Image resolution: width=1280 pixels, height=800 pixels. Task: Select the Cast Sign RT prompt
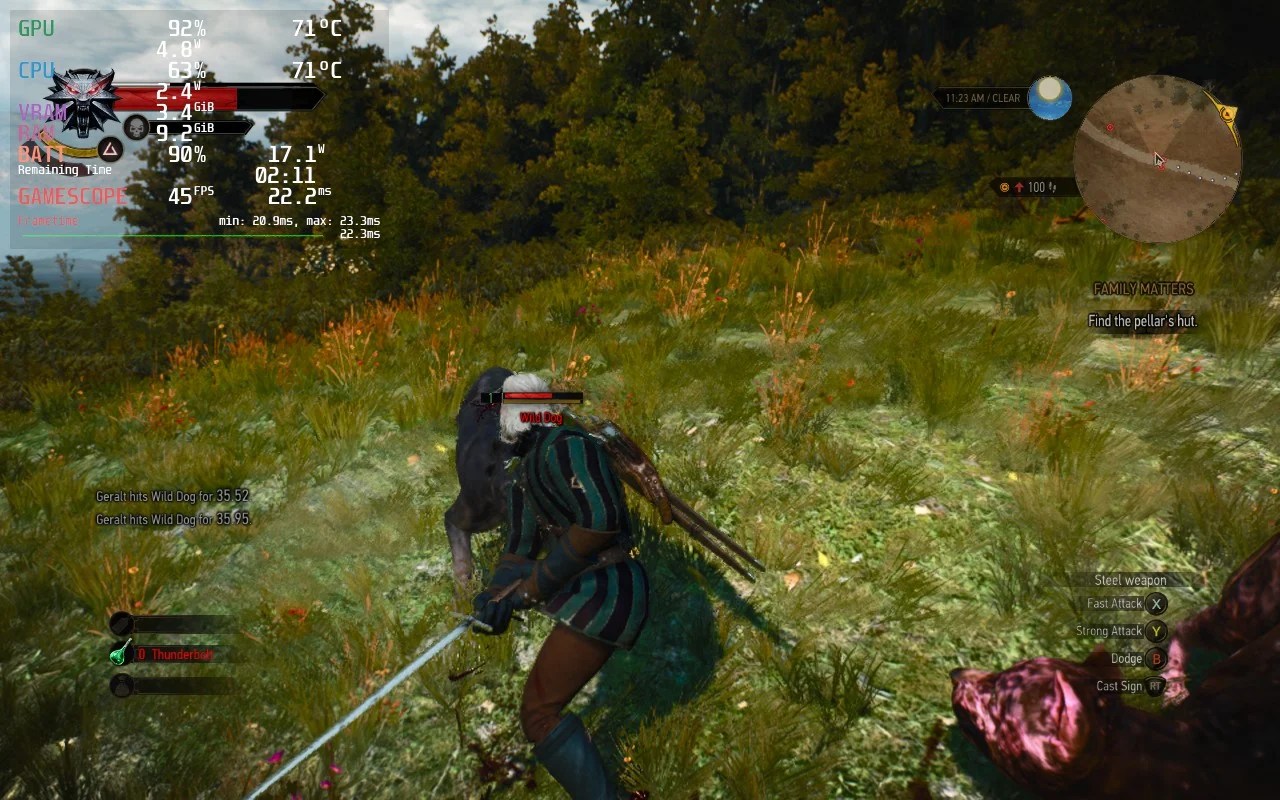coord(1156,687)
